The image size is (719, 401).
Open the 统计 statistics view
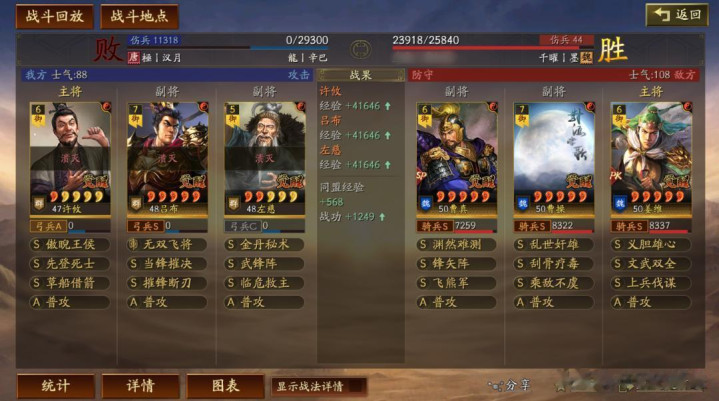click(x=54, y=385)
